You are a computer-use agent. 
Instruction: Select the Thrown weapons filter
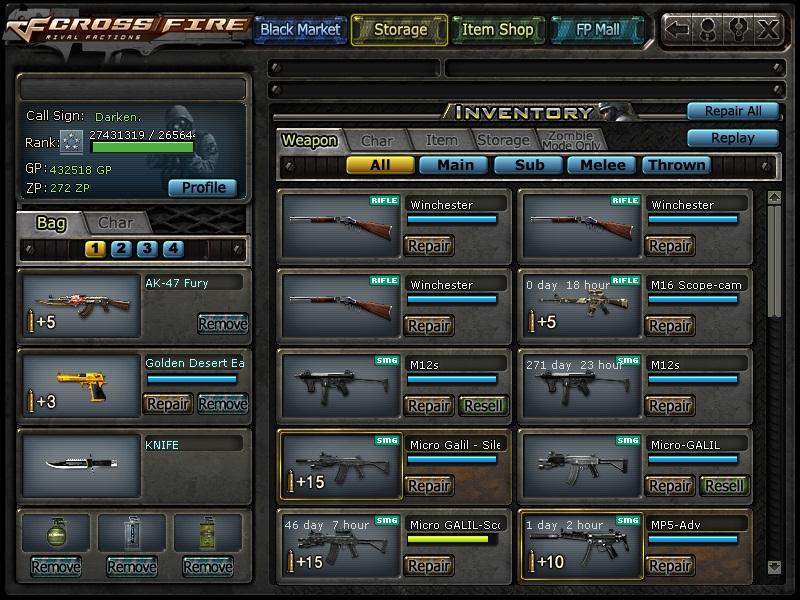tap(677, 165)
